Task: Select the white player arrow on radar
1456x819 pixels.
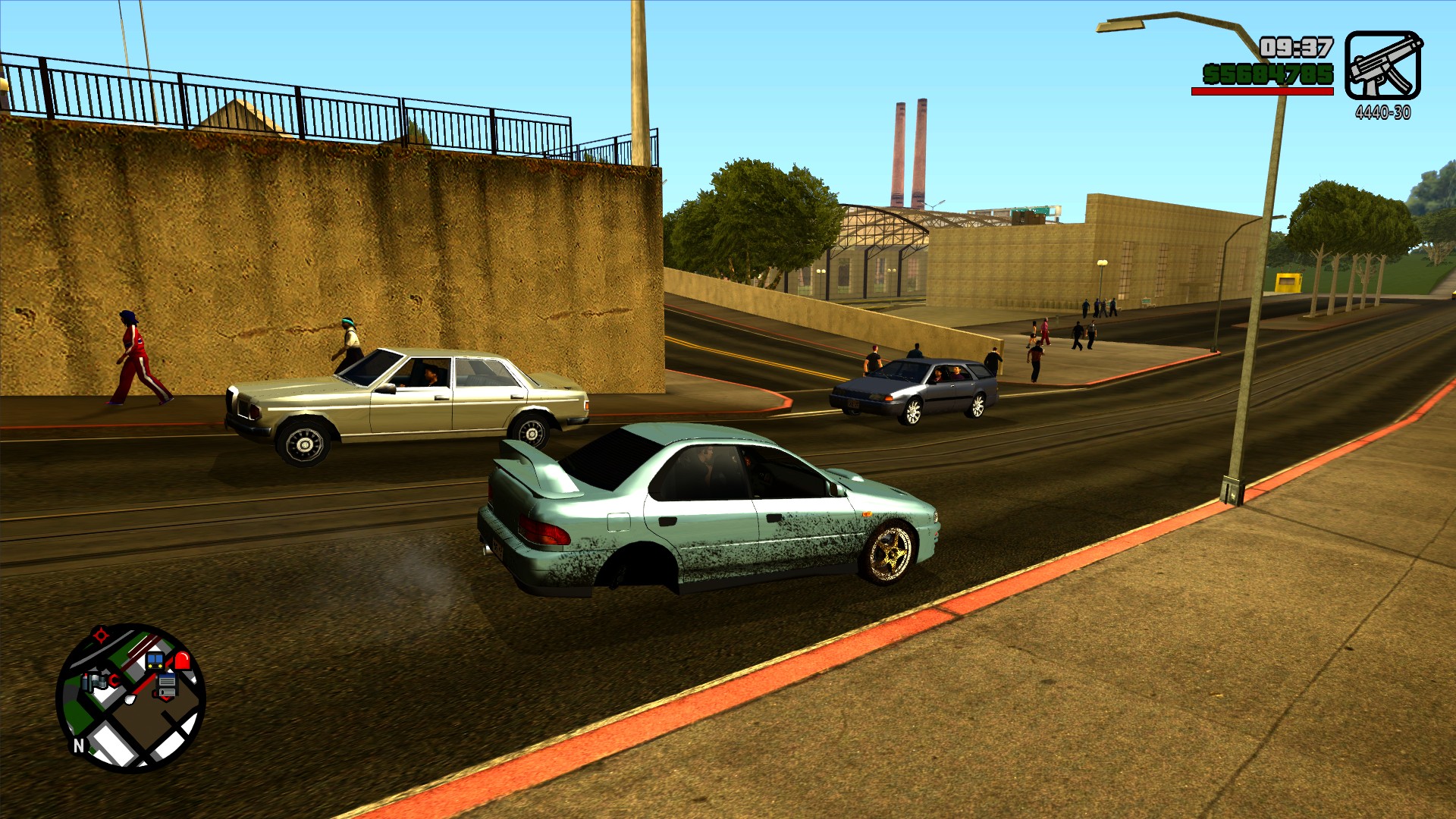Action: (130, 698)
